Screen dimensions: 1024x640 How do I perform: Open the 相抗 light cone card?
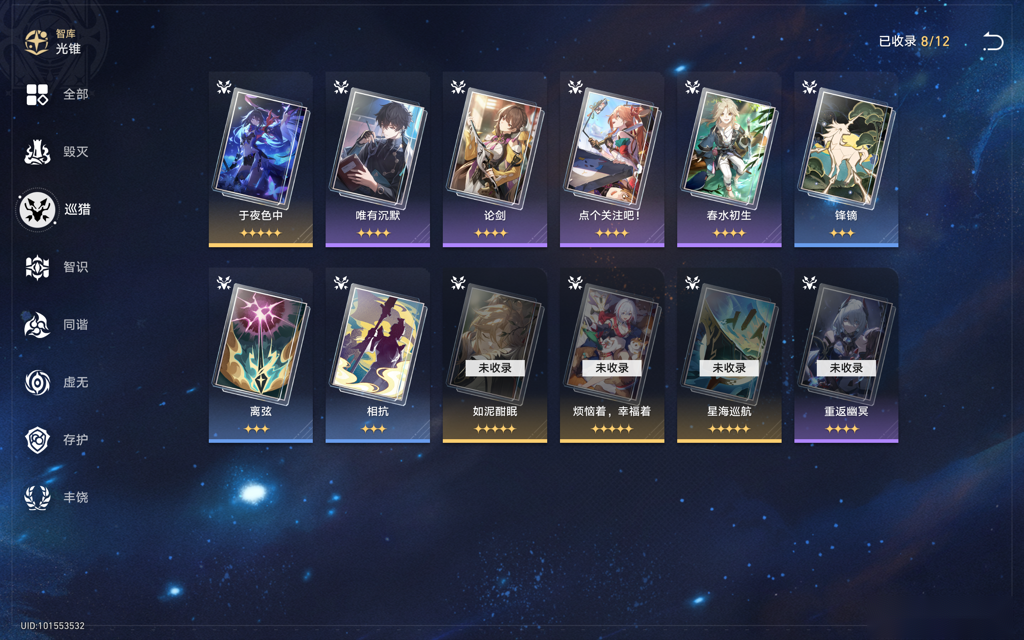378,354
